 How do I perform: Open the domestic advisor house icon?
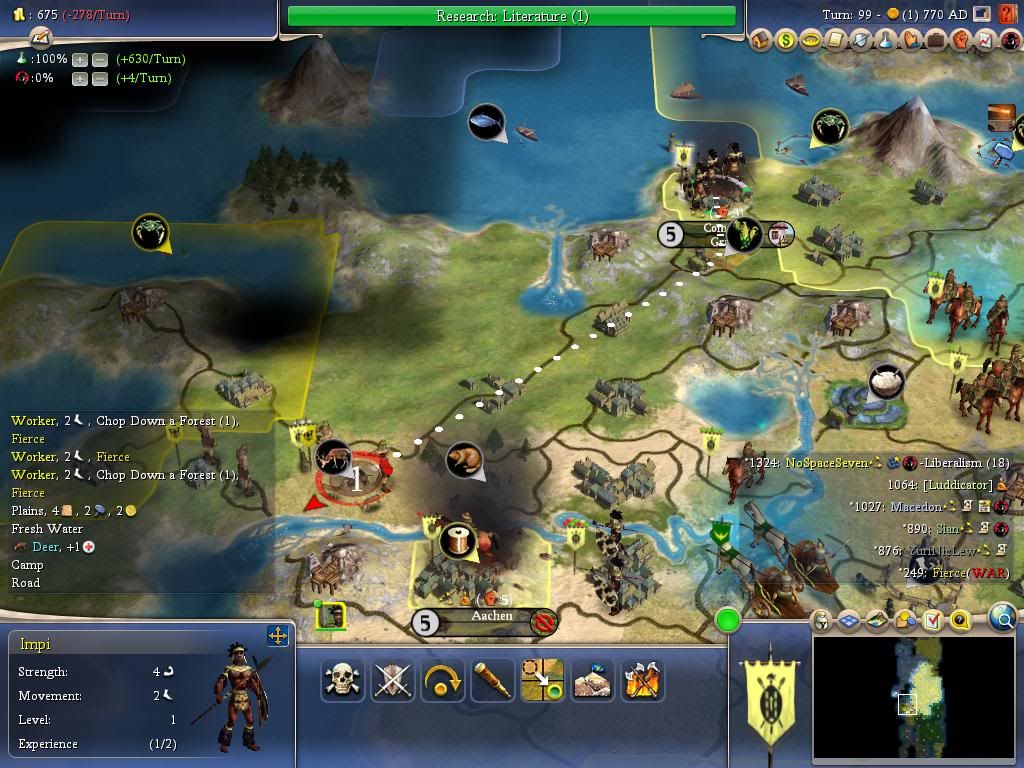click(x=761, y=40)
